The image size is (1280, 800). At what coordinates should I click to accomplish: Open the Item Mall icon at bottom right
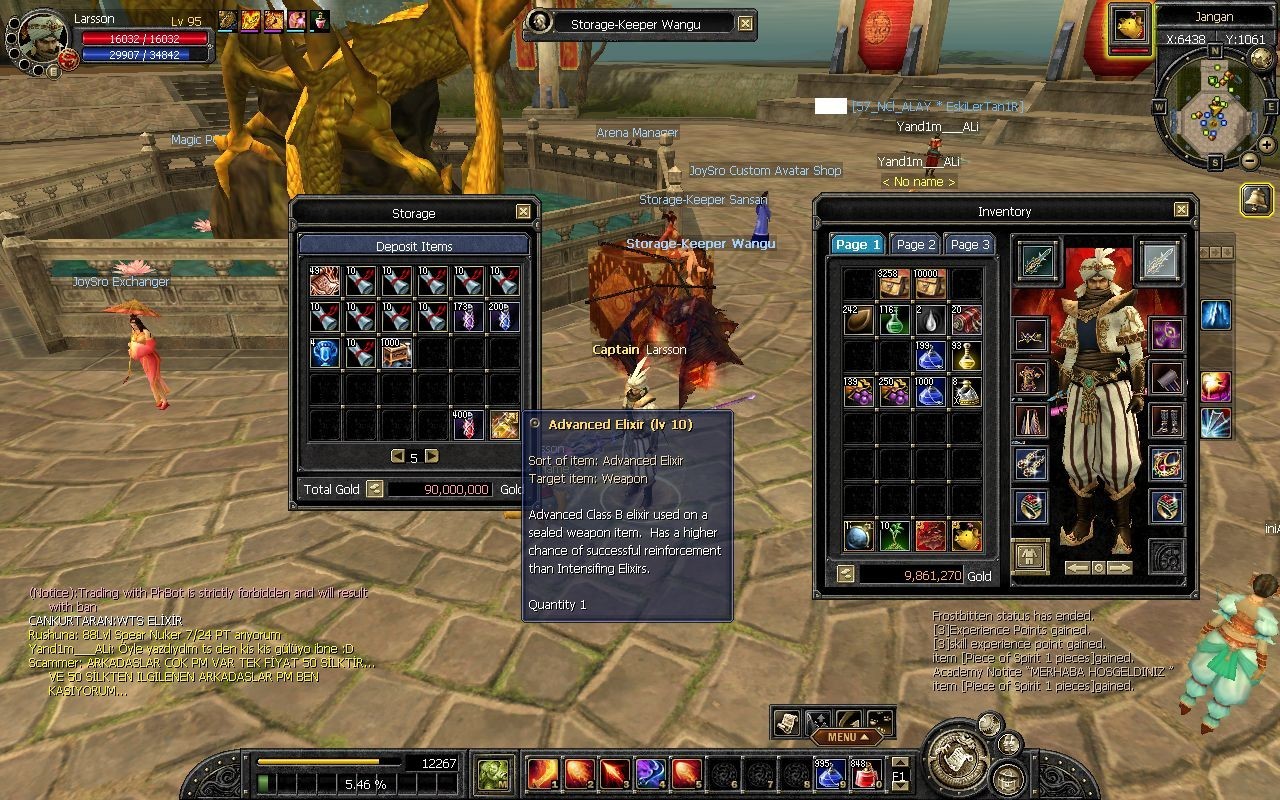coord(1007,779)
